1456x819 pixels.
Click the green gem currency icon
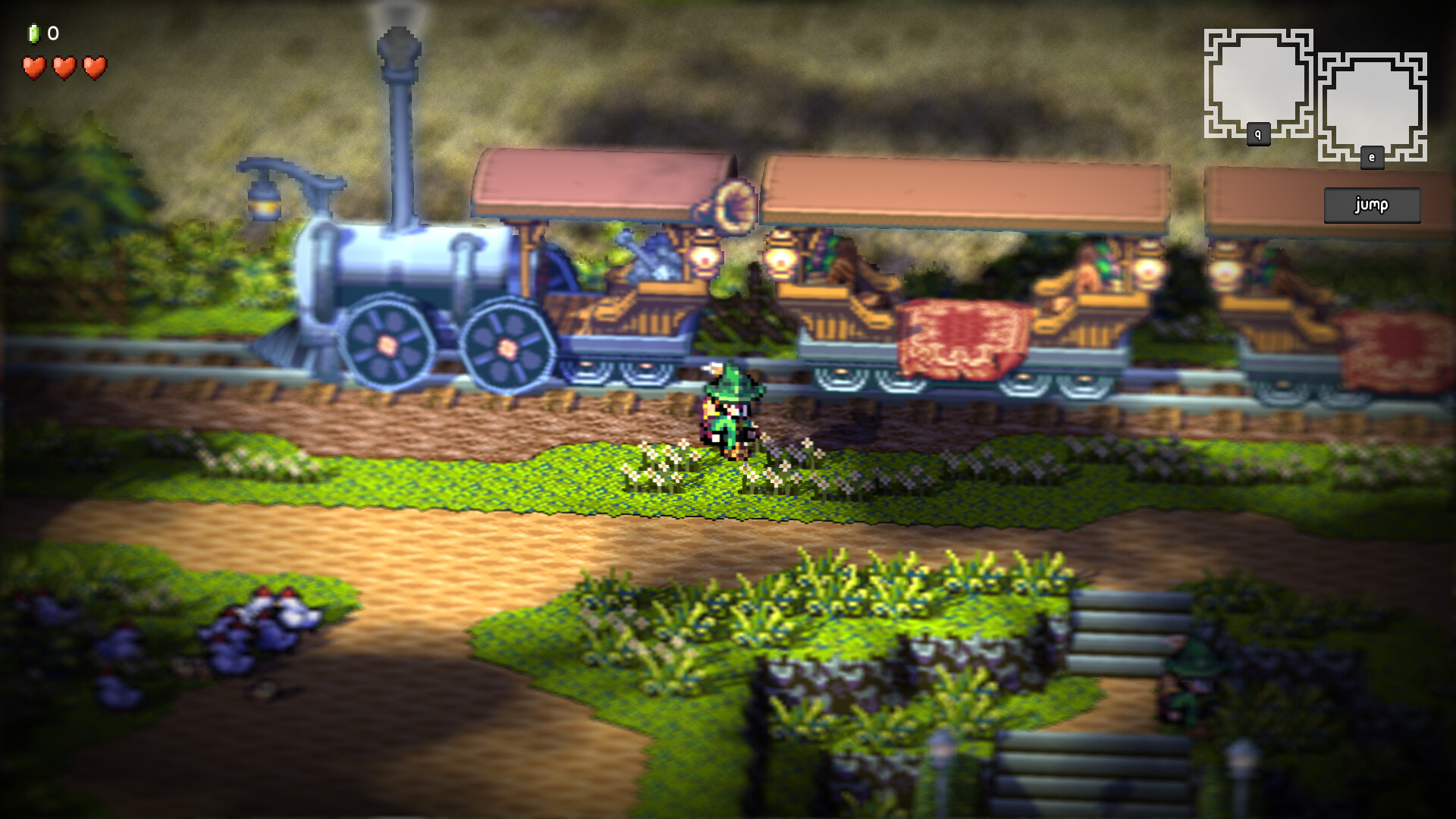33,33
